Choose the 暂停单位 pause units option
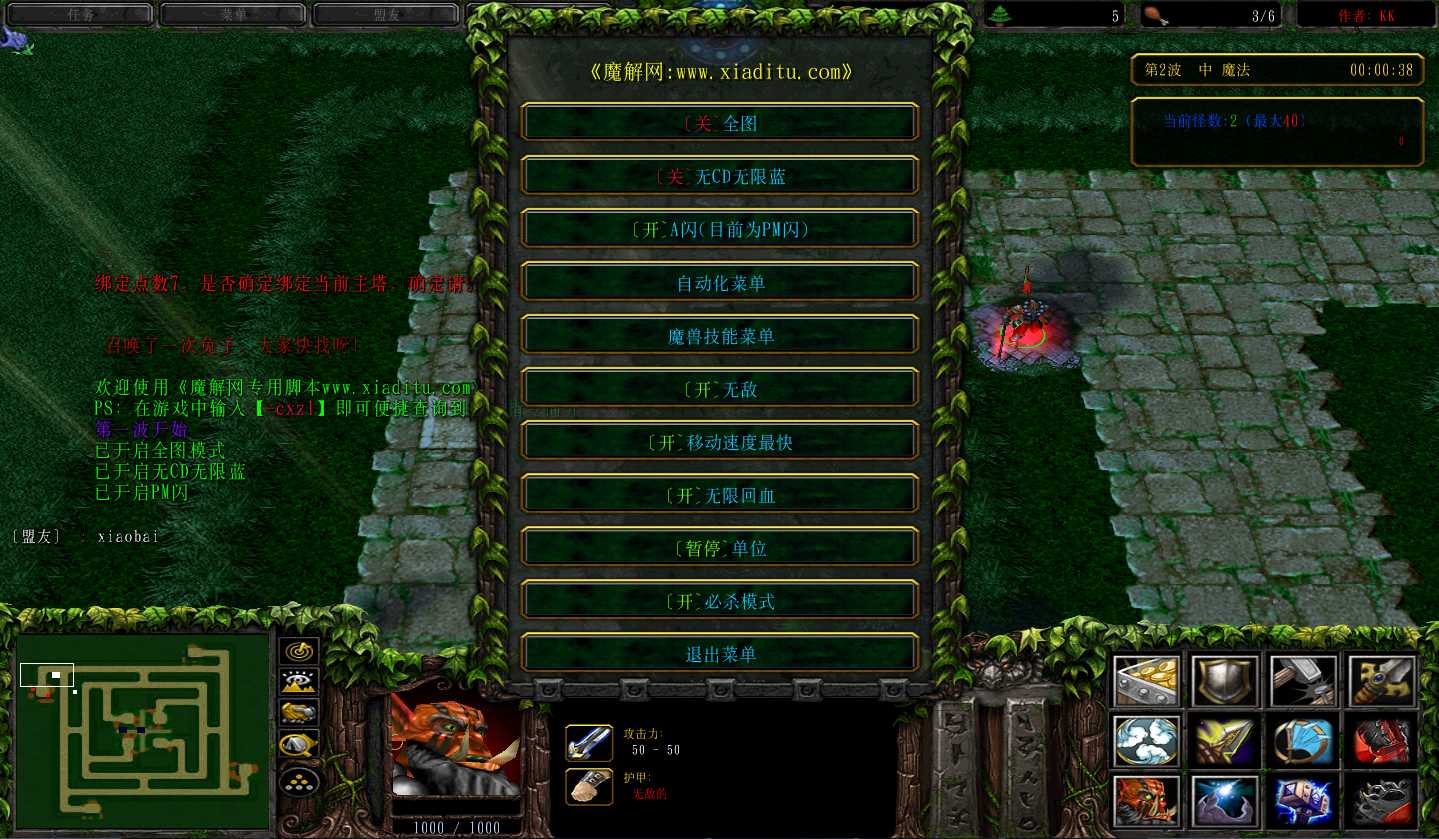Image resolution: width=1439 pixels, height=839 pixels. click(x=719, y=548)
